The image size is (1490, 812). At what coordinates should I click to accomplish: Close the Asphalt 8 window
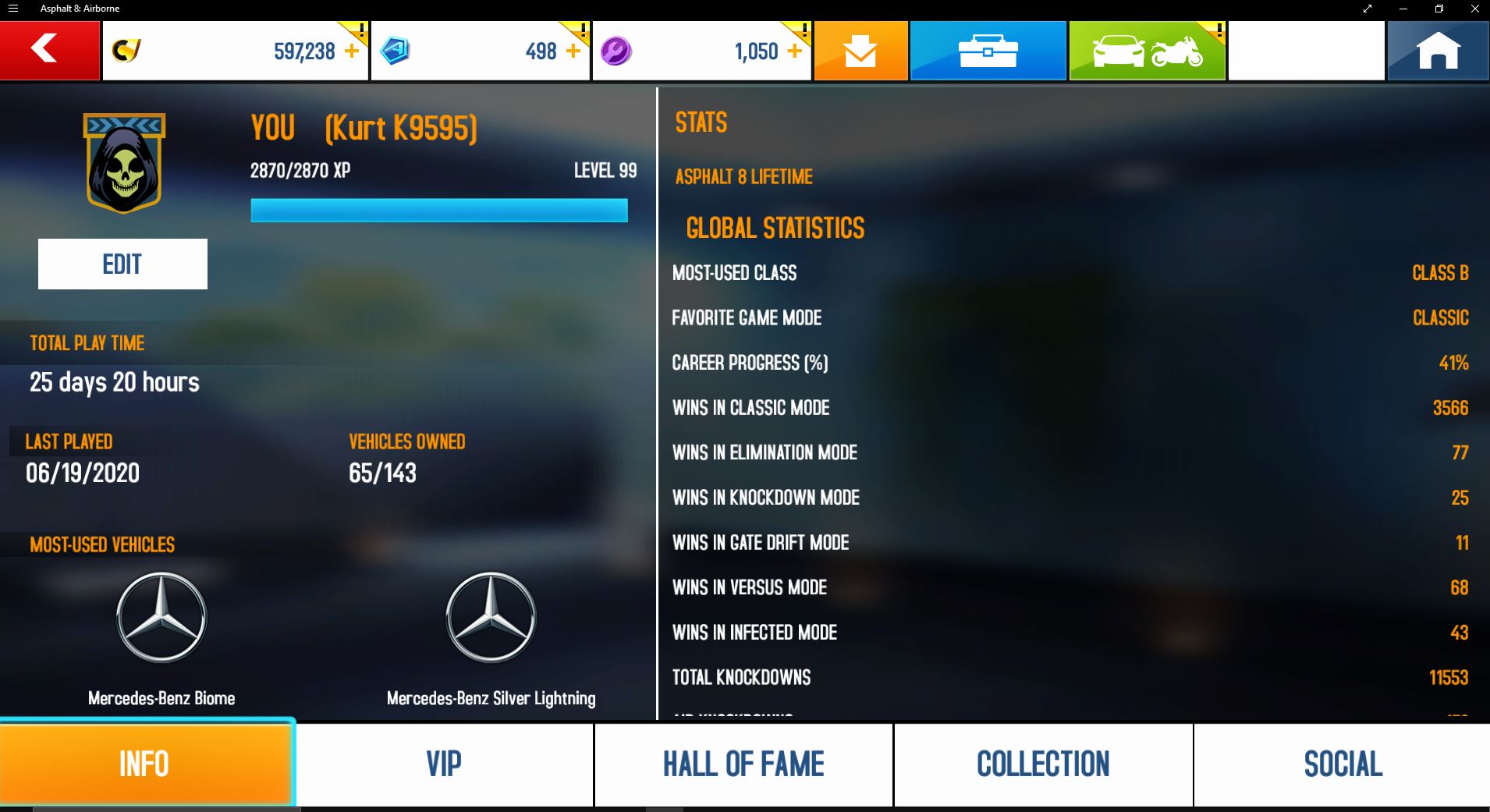click(x=1474, y=9)
